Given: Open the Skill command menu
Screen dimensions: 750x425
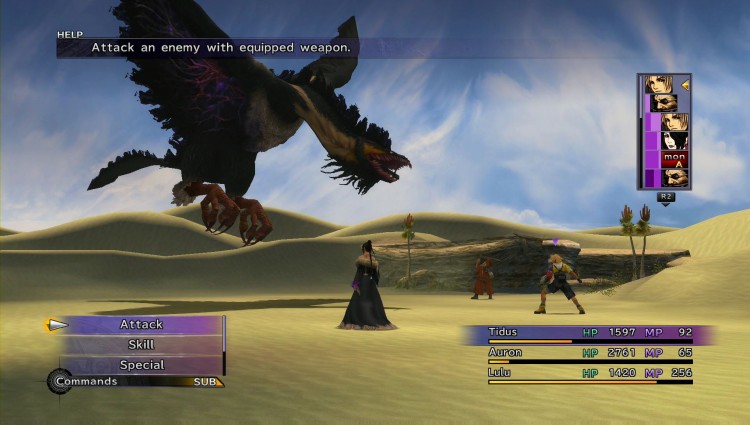Looking at the screenshot, I should click(x=141, y=345).
